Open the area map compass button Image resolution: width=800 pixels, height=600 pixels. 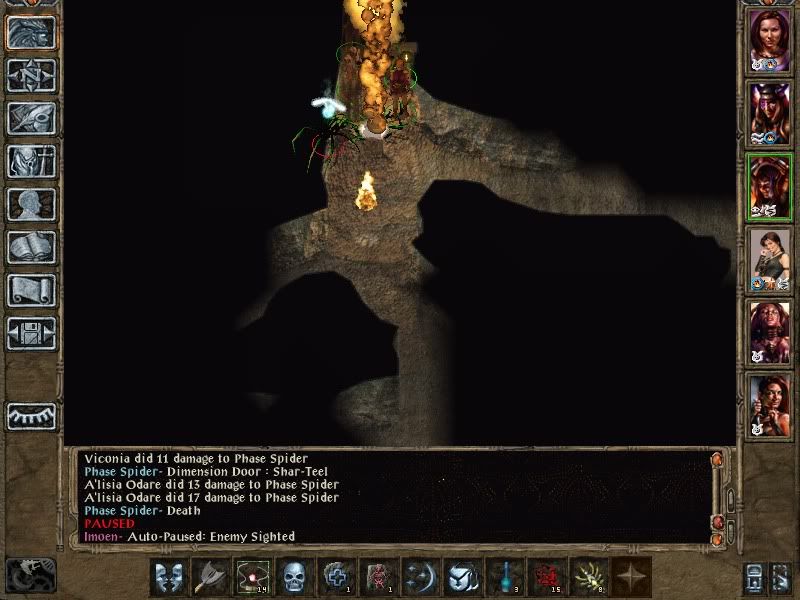click(x=32, y=75)
